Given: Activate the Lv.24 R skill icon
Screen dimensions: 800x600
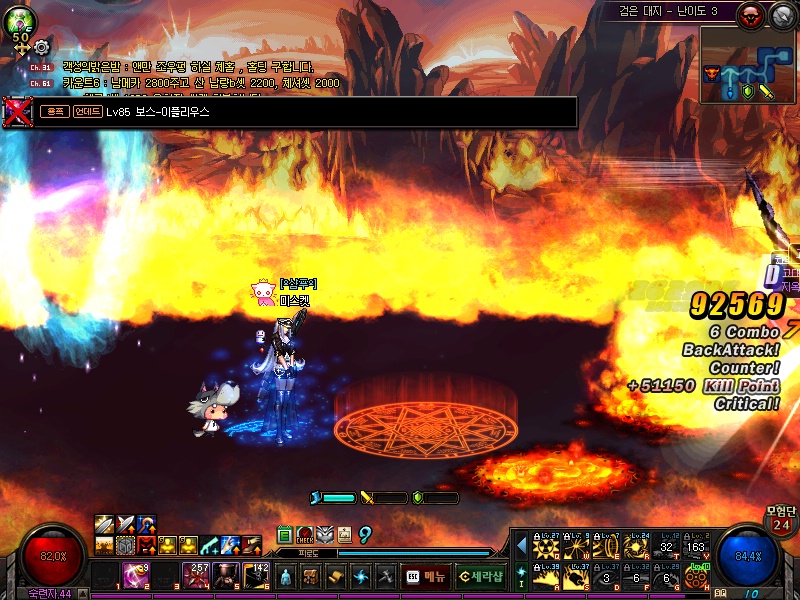Looking at the screenshot, I should 637,547.
